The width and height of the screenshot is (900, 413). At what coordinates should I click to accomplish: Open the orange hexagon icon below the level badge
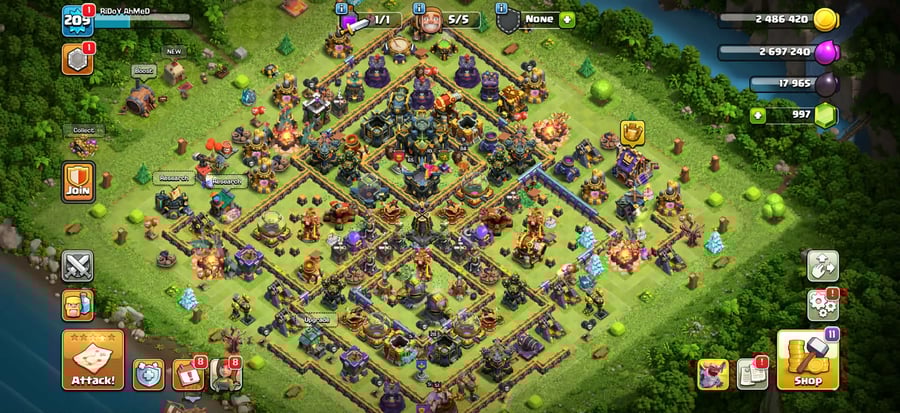click(77, 59)
